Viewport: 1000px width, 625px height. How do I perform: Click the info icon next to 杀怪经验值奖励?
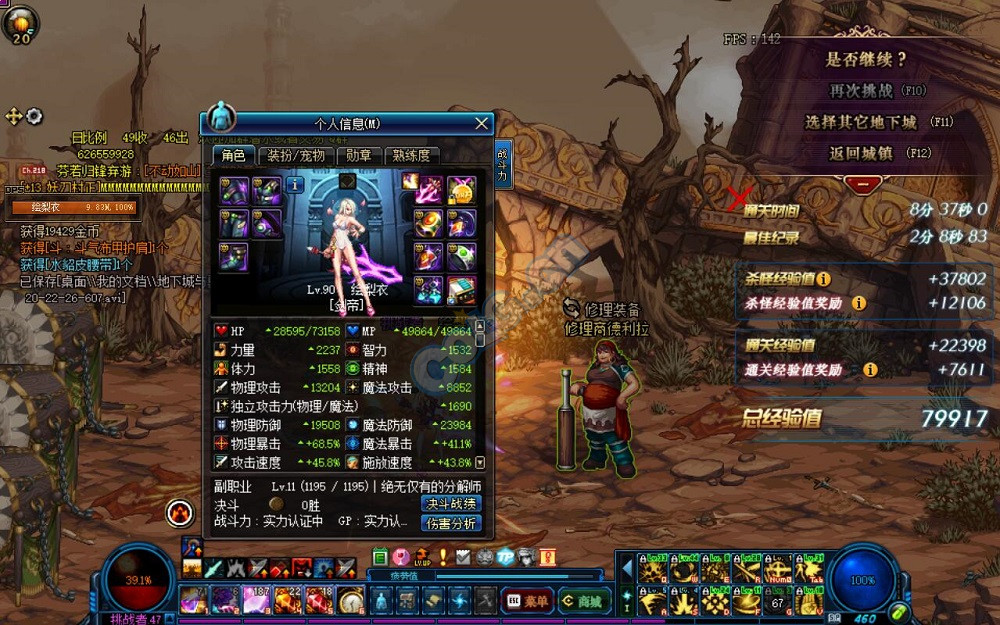click(x=858, y=303)
